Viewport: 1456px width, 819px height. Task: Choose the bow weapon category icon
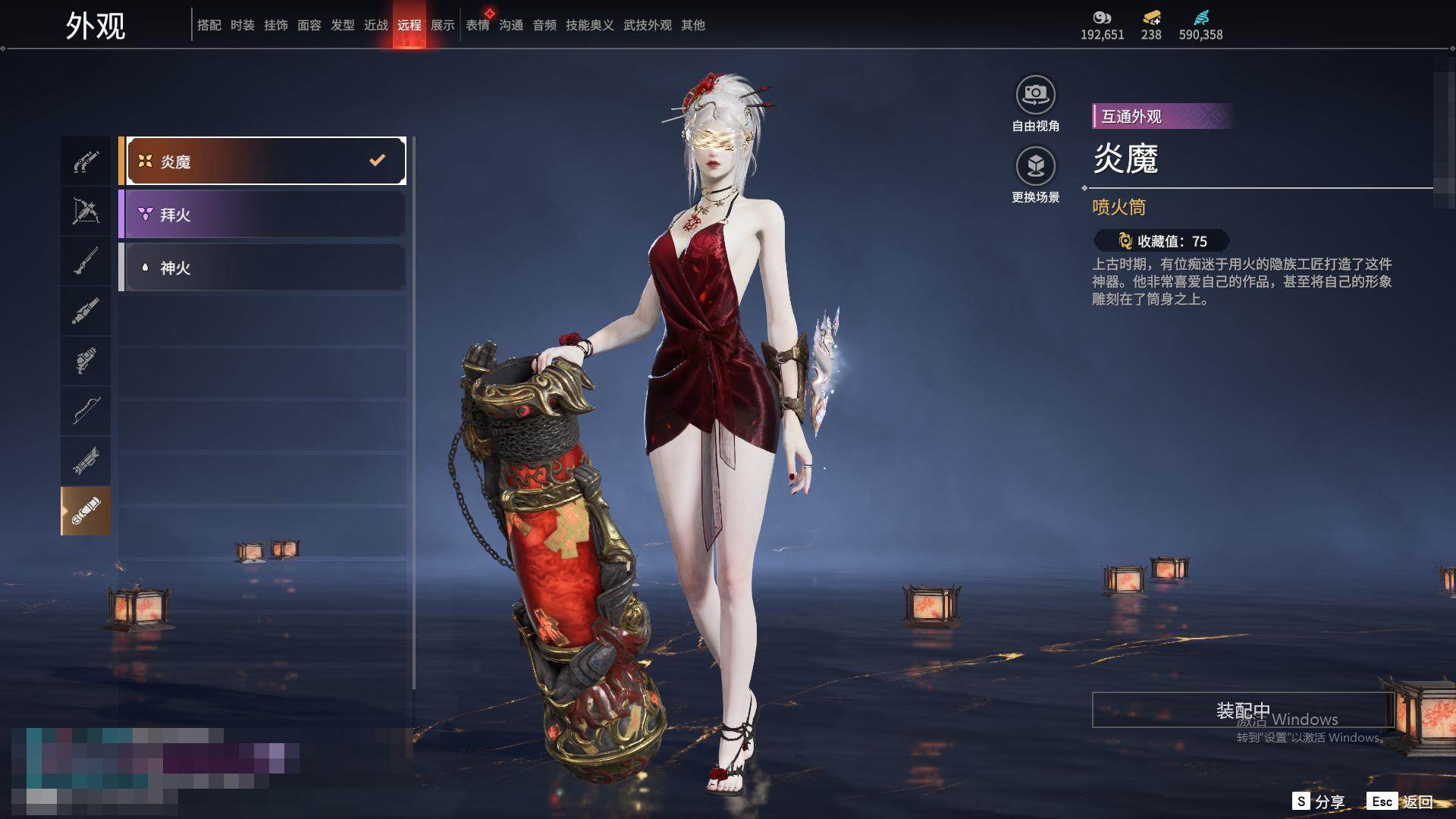click(86, 411)
